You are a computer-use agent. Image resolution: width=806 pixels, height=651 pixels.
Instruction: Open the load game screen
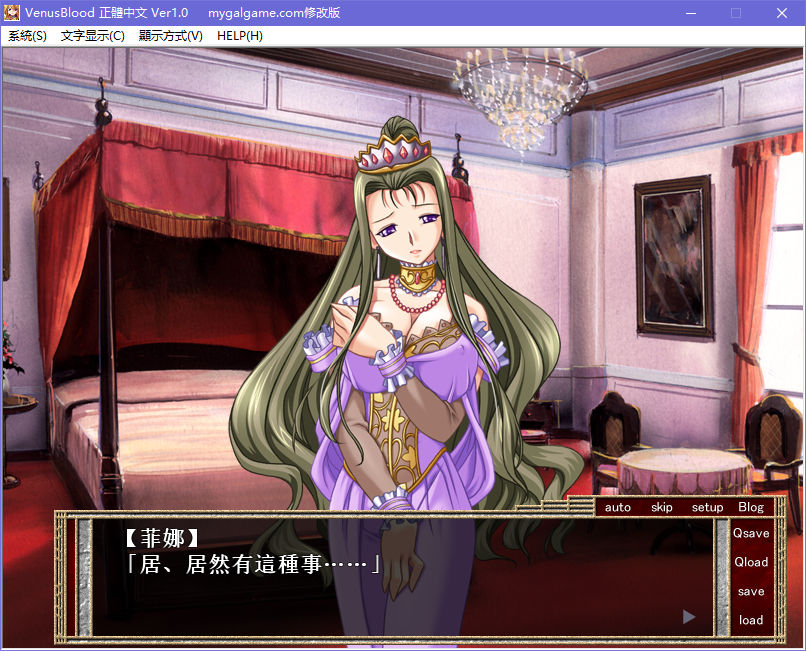pos(751,620)
